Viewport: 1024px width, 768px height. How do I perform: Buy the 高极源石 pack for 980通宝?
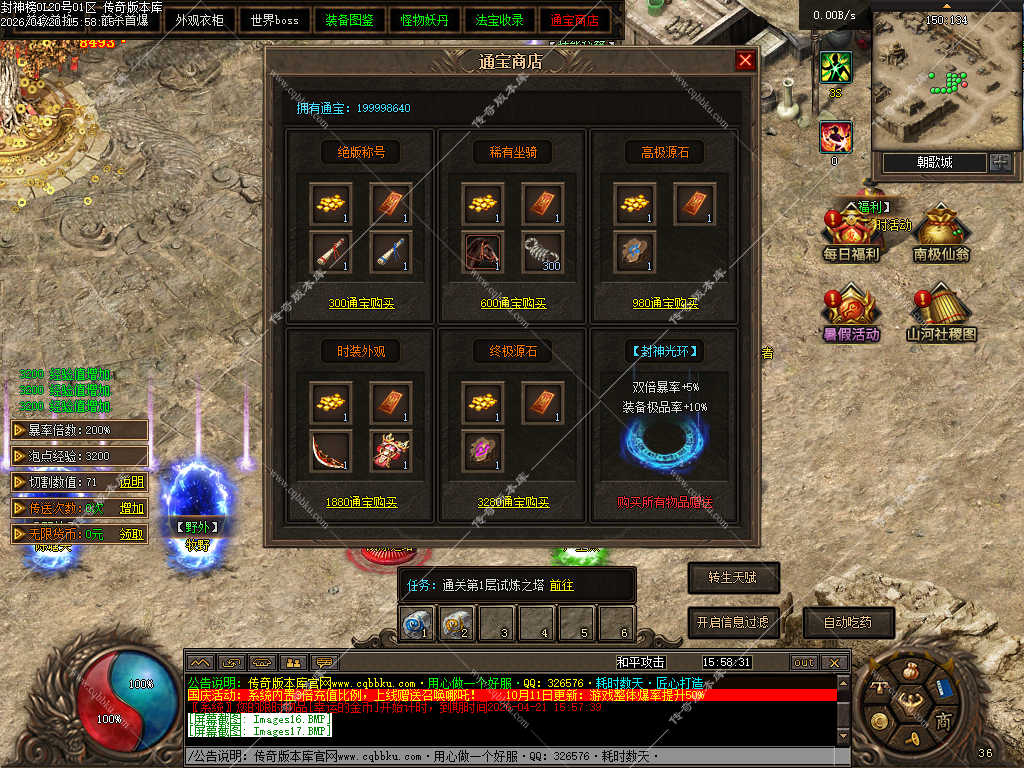[664, 304]
